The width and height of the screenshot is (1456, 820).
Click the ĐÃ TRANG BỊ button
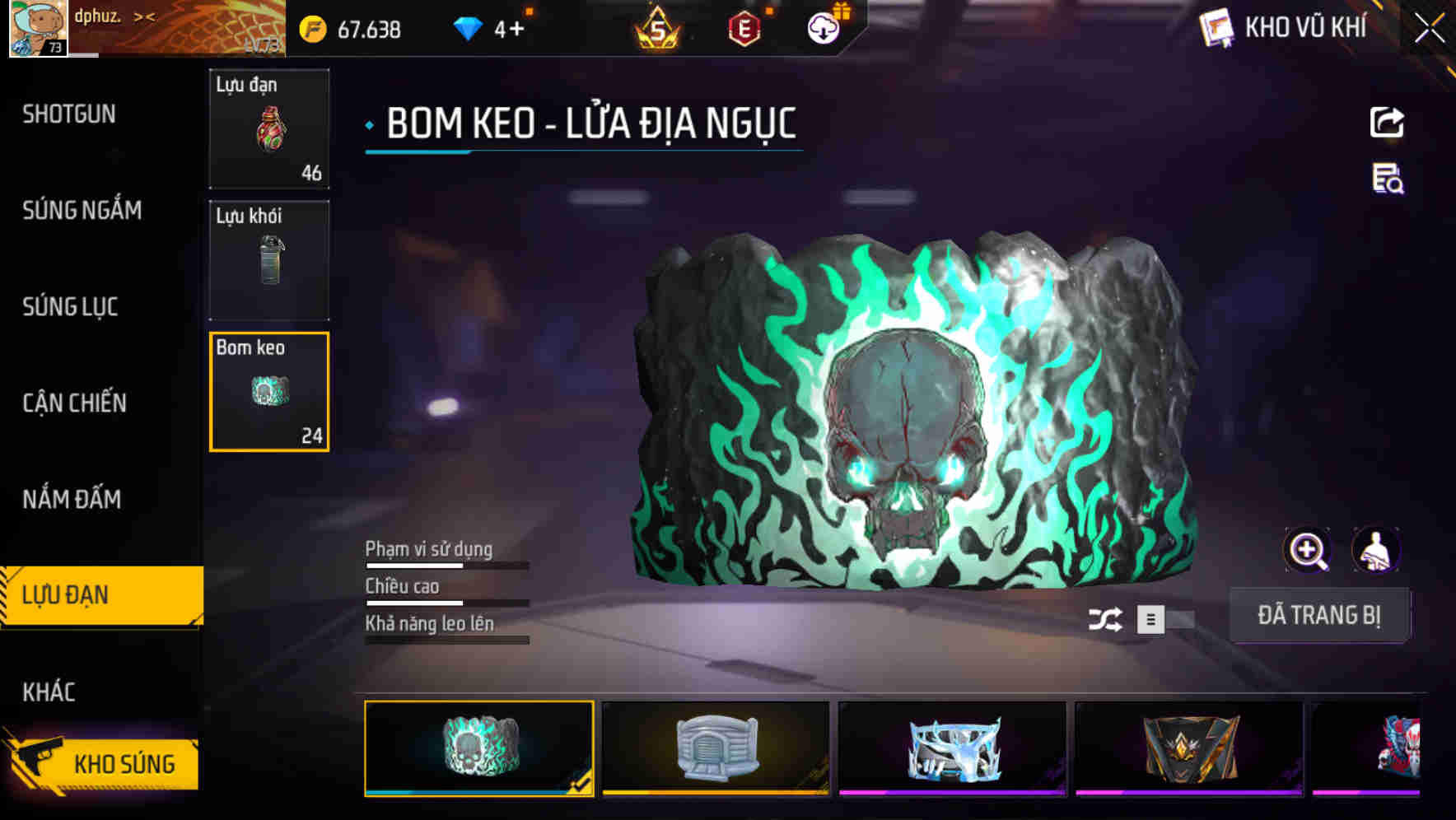pos(1319,615)
